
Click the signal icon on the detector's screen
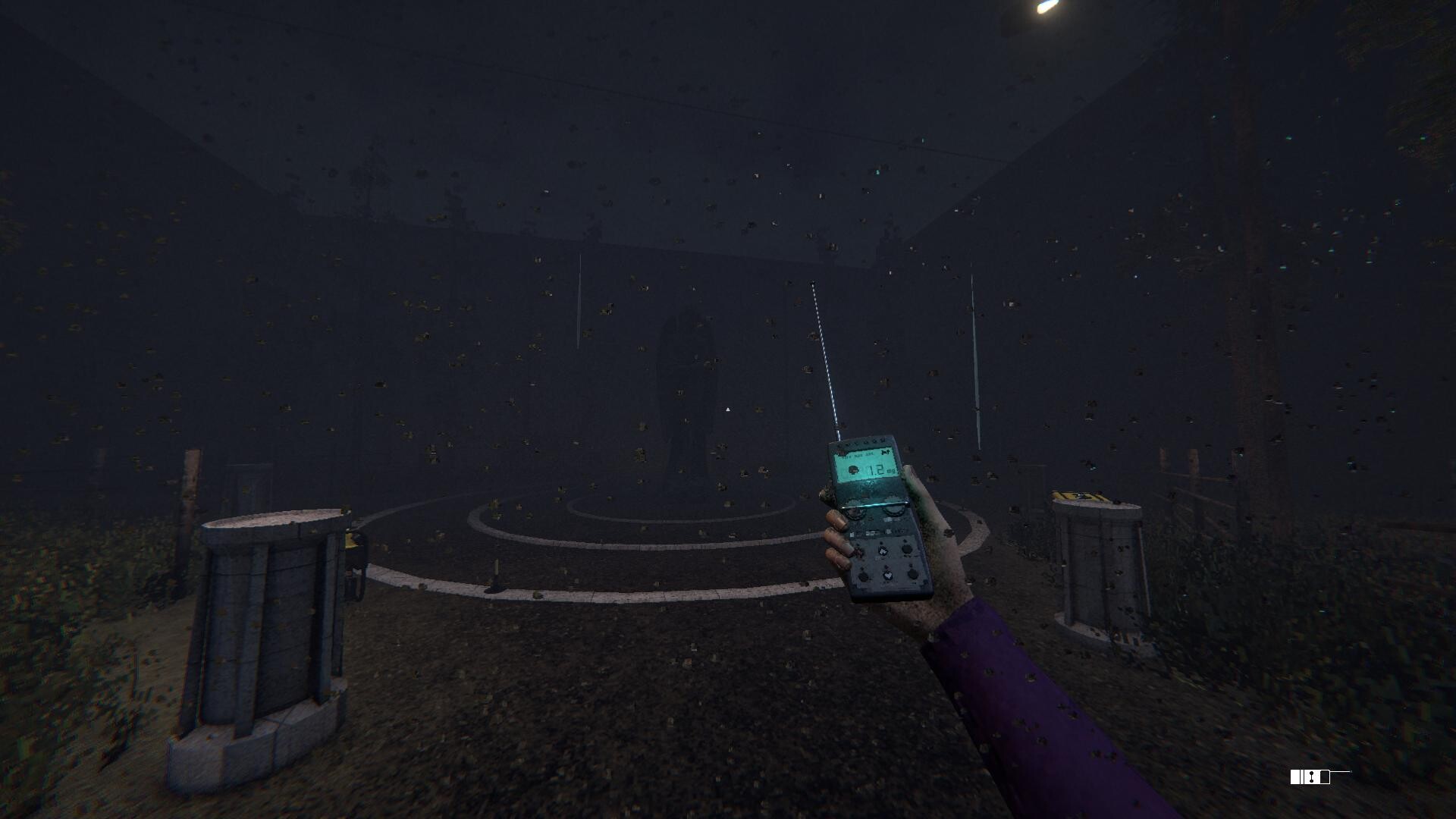(x=886, y=452)
